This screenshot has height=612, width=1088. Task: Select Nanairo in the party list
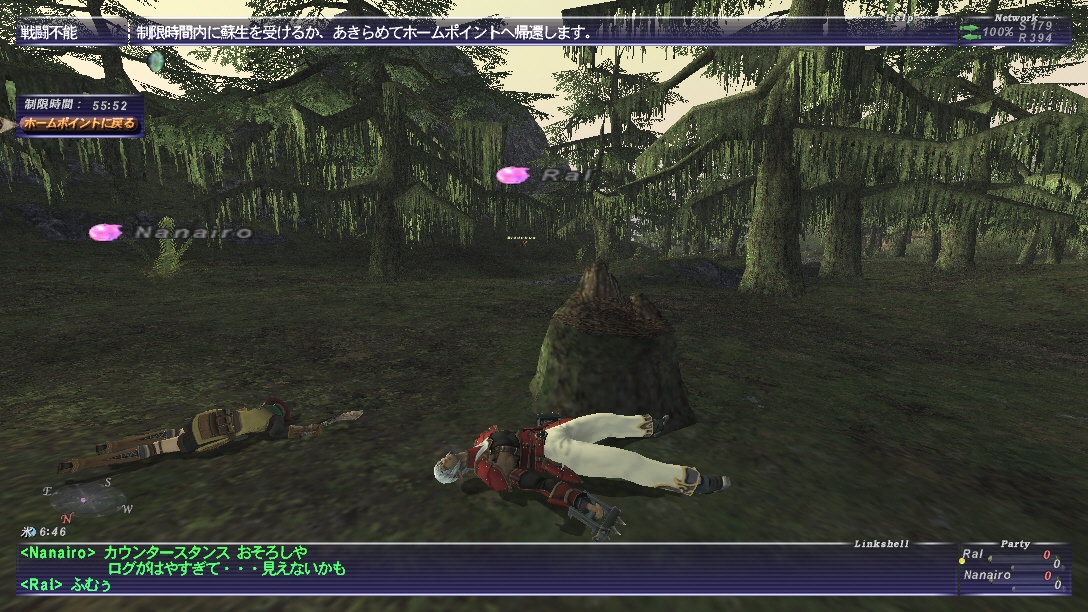coord(986,575)
